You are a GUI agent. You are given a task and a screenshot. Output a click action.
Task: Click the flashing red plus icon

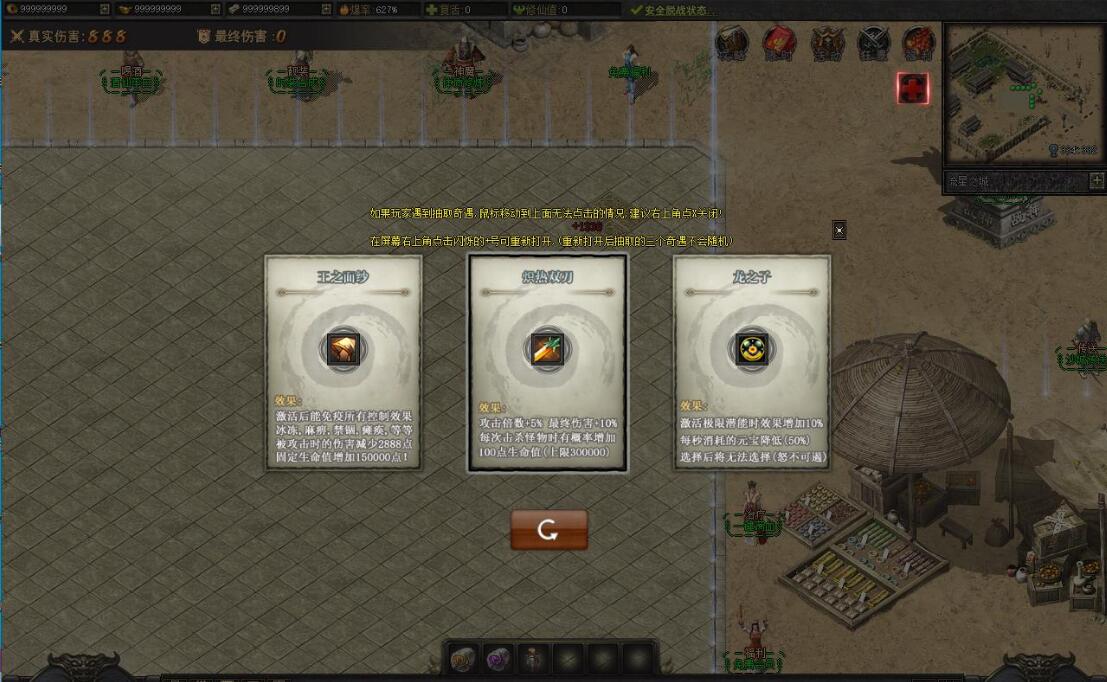913,88
